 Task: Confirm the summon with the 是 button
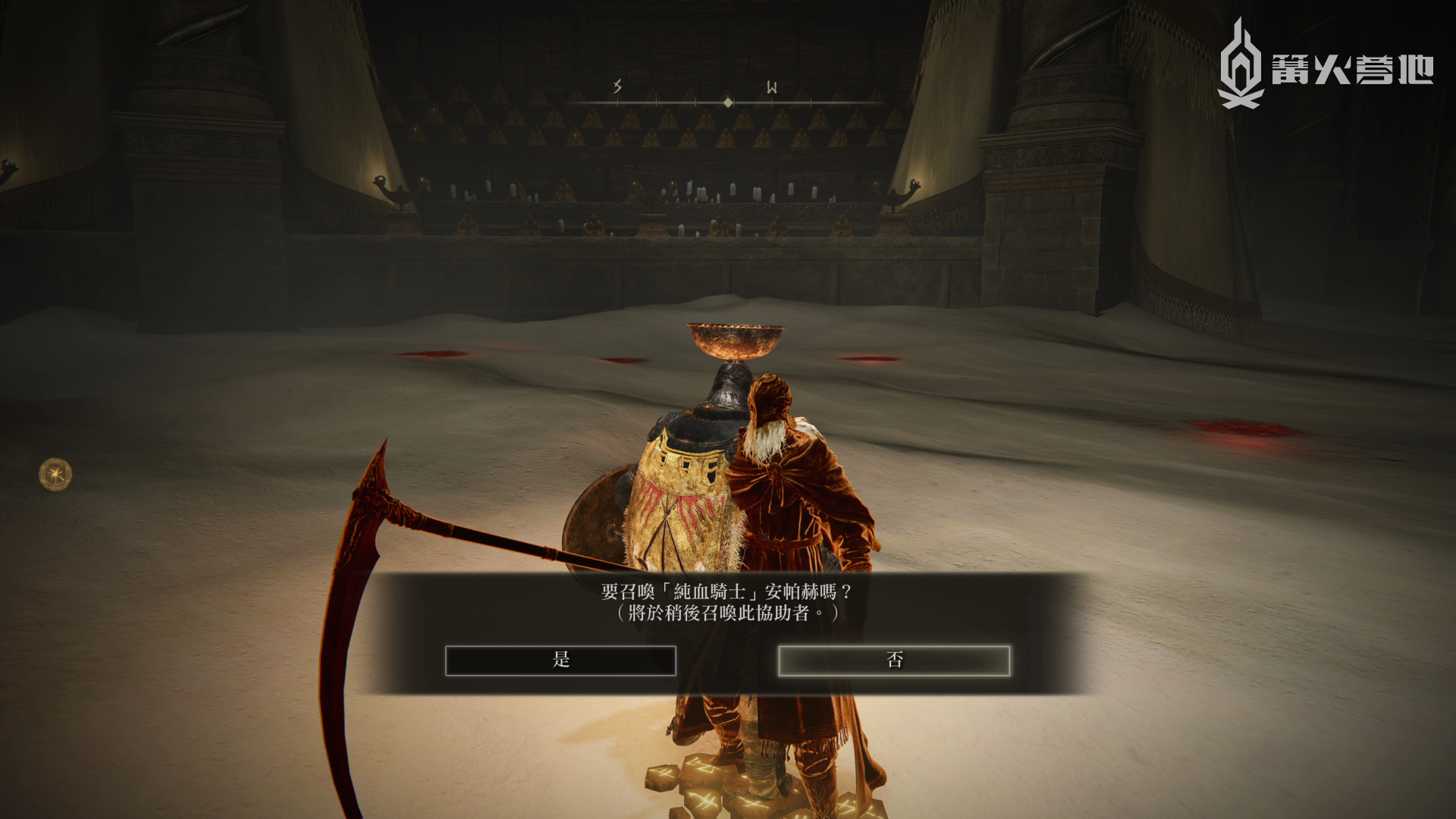click(560, 660)
